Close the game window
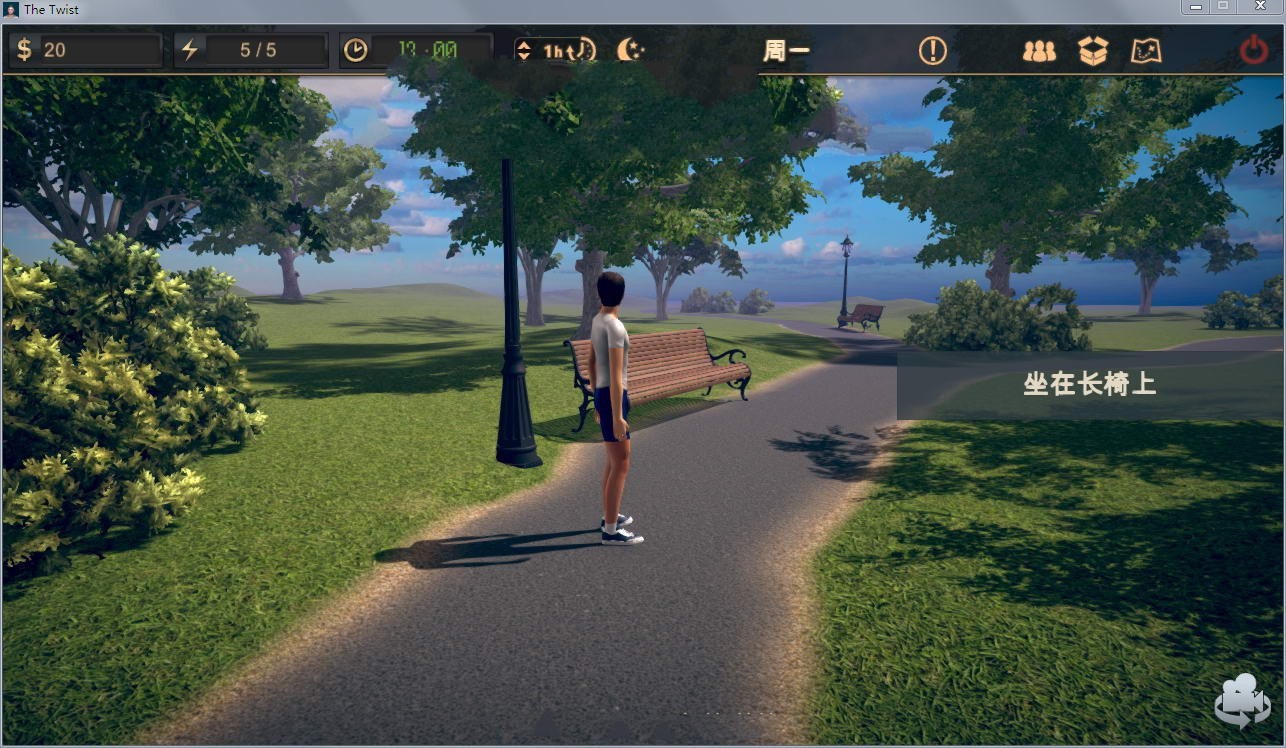This screenshot has width=1286, height=748. (1260, 7)
